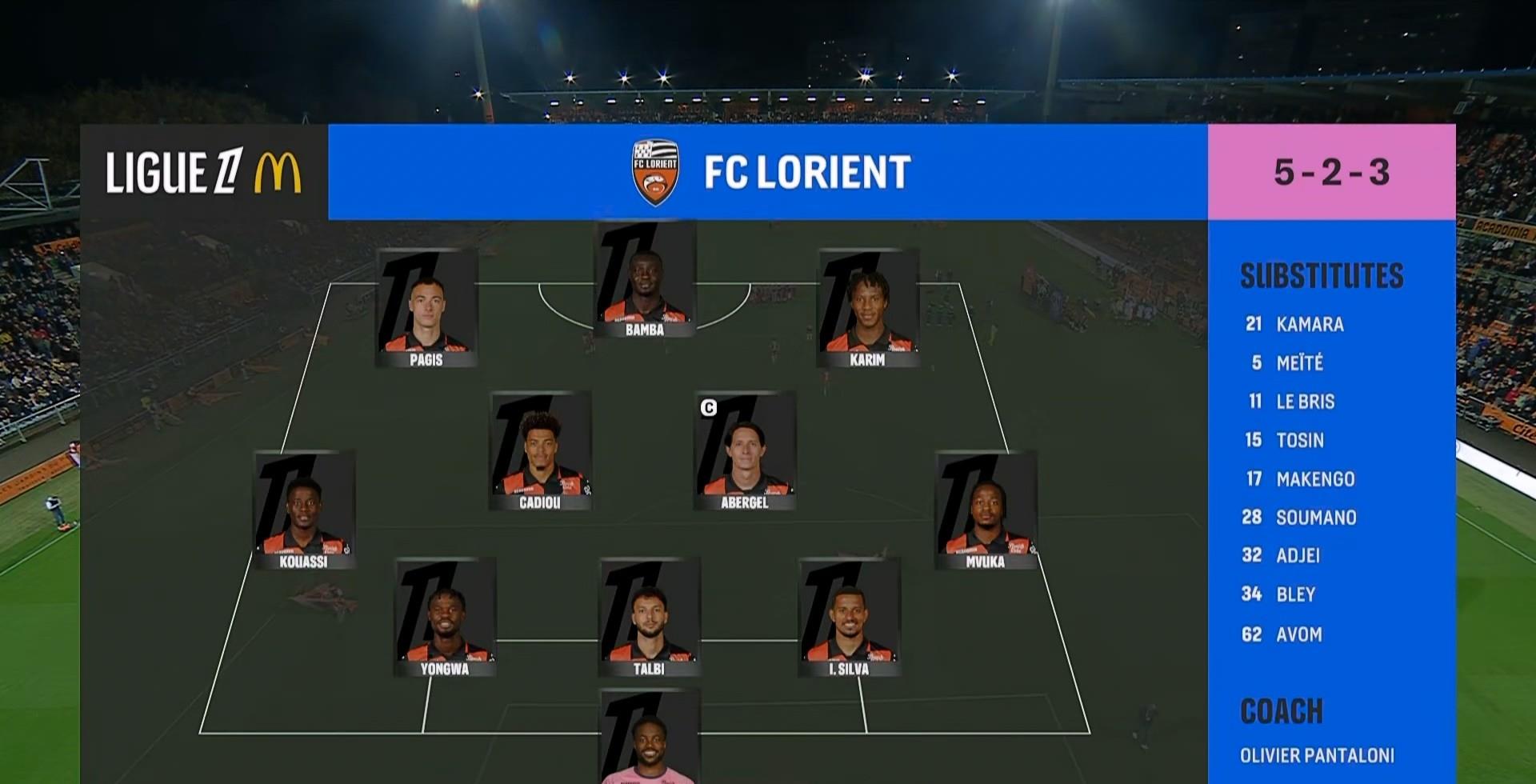This screenshot has width=1536, height=784.
Task: Select the Bamba player card
Action: (646, 279)
